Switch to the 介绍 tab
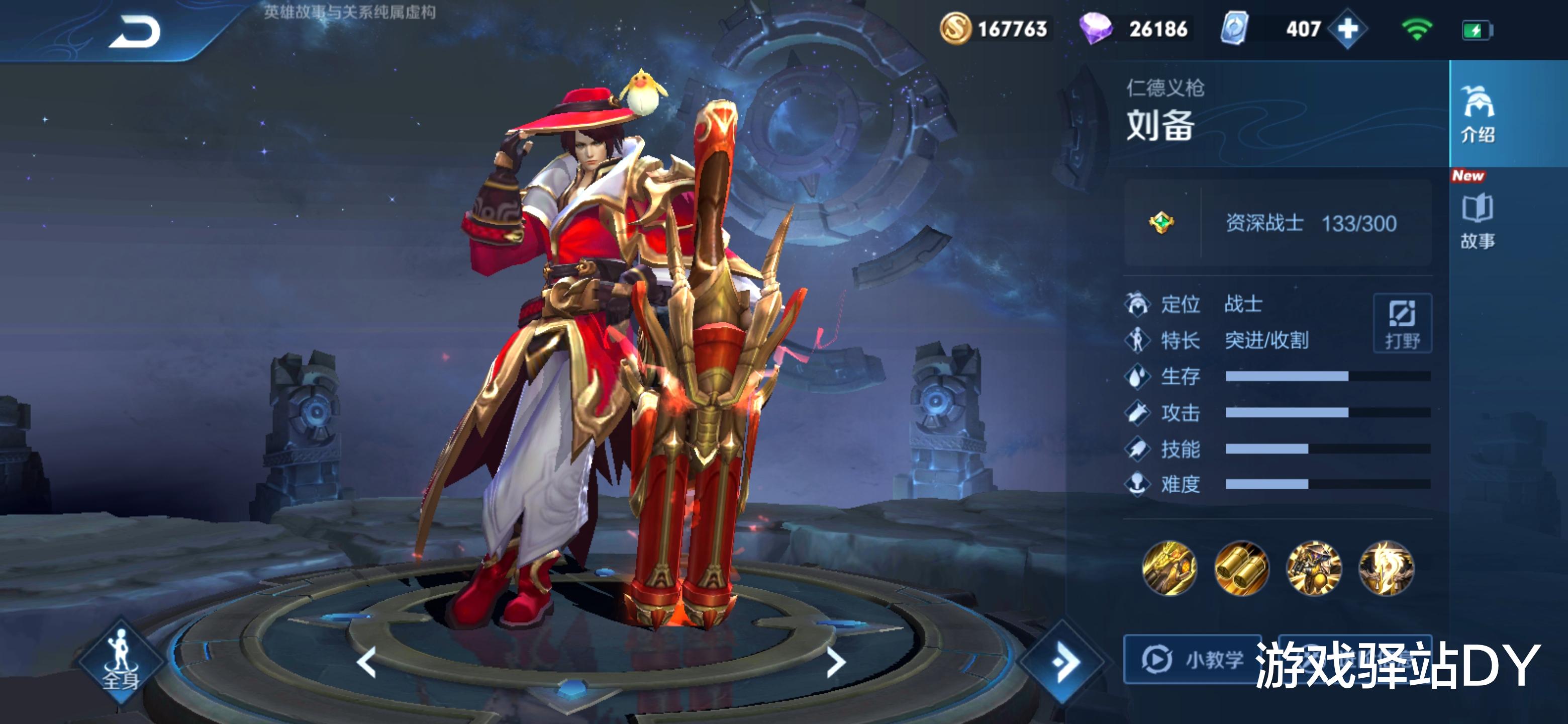The height and width of the screenshot is (724, 1568). click(1478, 114)
